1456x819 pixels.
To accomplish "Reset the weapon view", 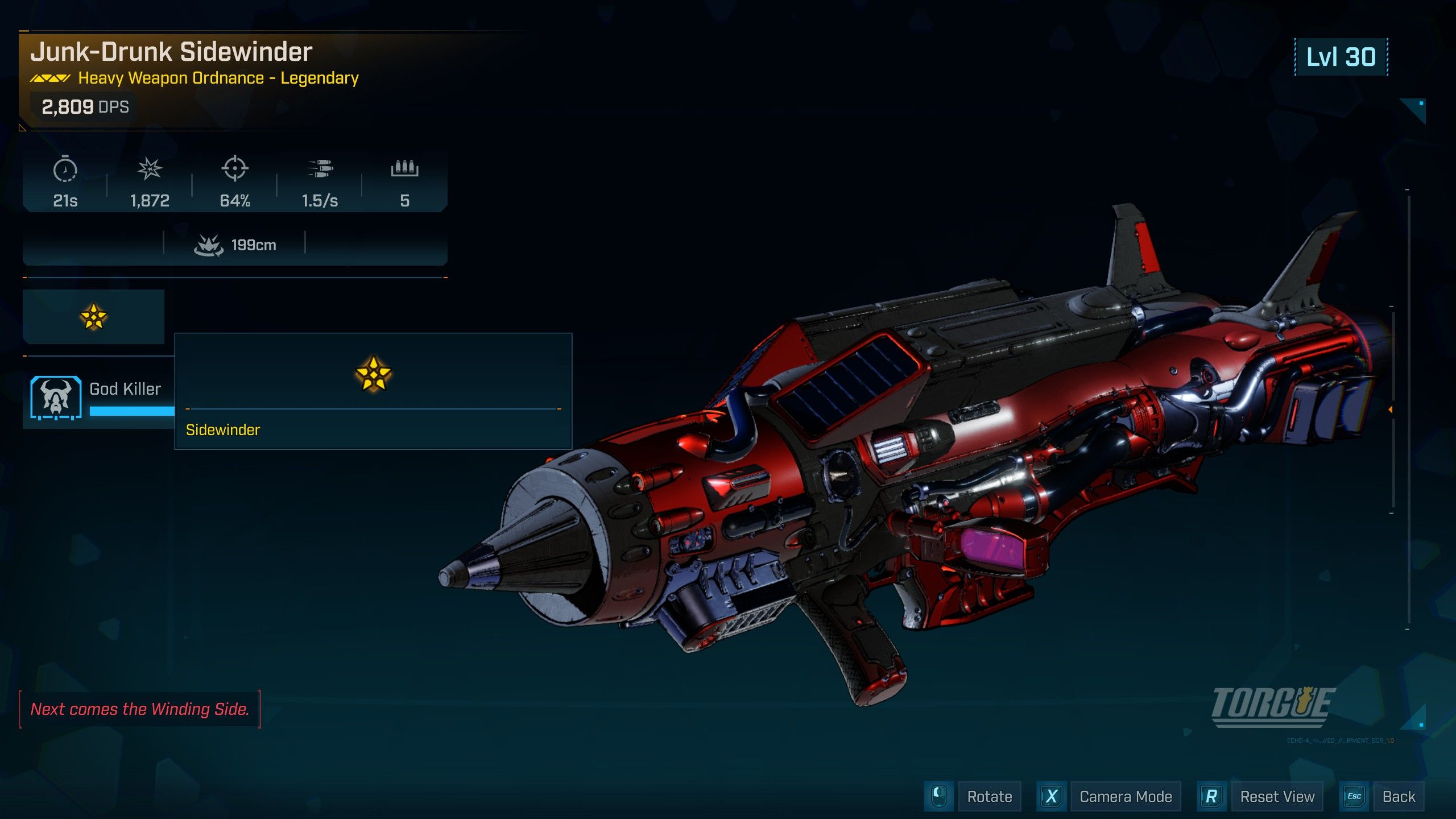I will point(1276,796).
